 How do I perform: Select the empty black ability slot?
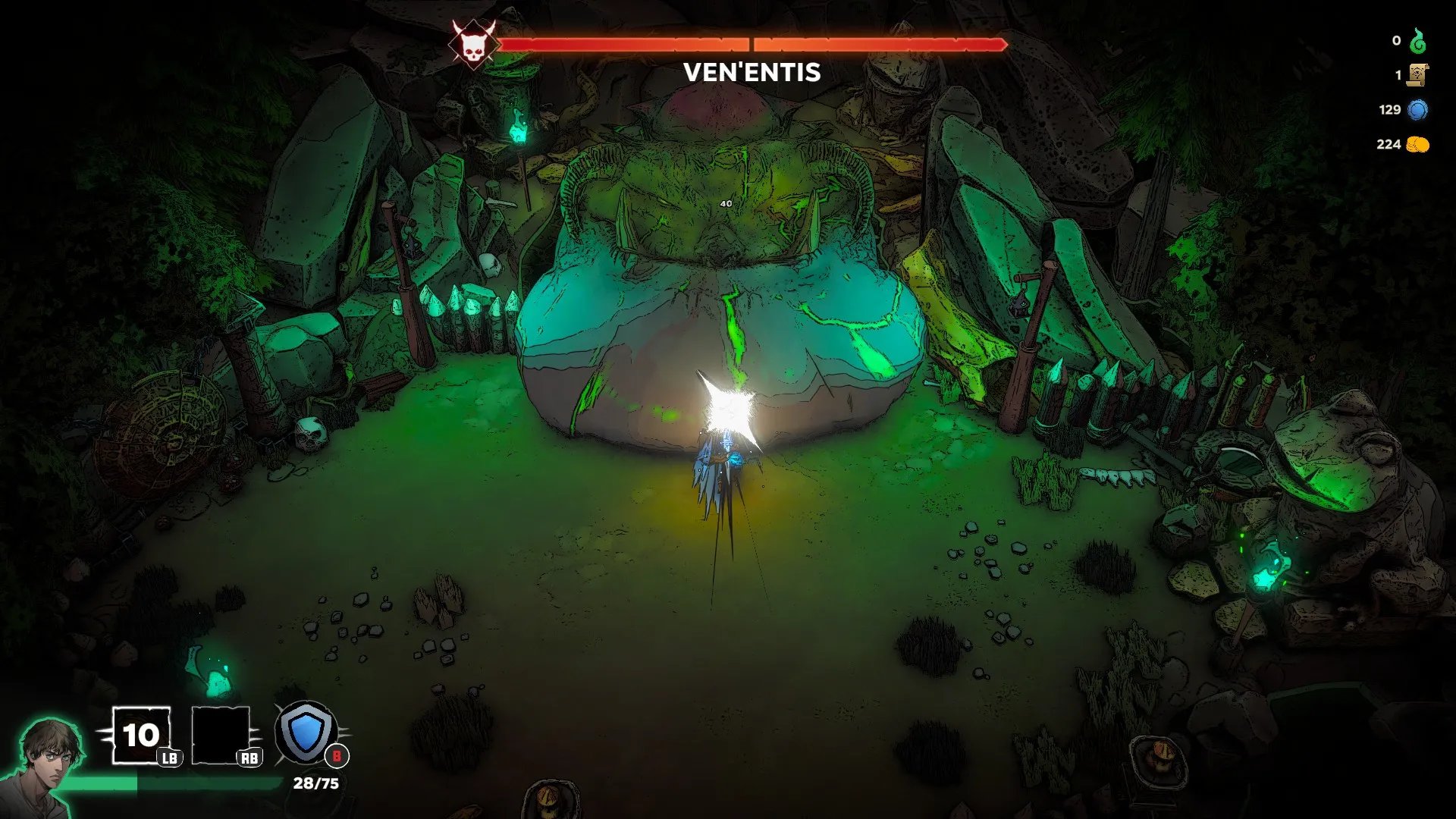pyautogui.click(x=221, y=735)
